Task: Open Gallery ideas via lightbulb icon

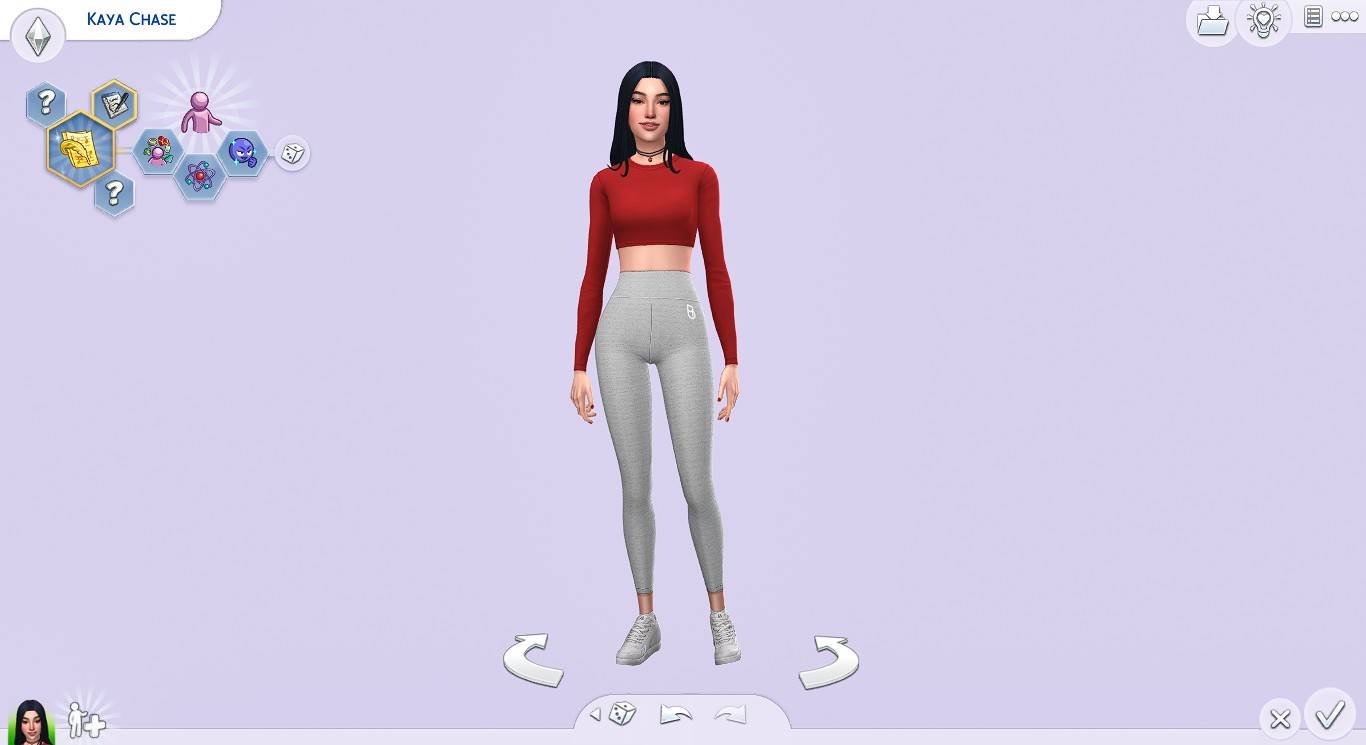Action: (x=1264, y=20)
